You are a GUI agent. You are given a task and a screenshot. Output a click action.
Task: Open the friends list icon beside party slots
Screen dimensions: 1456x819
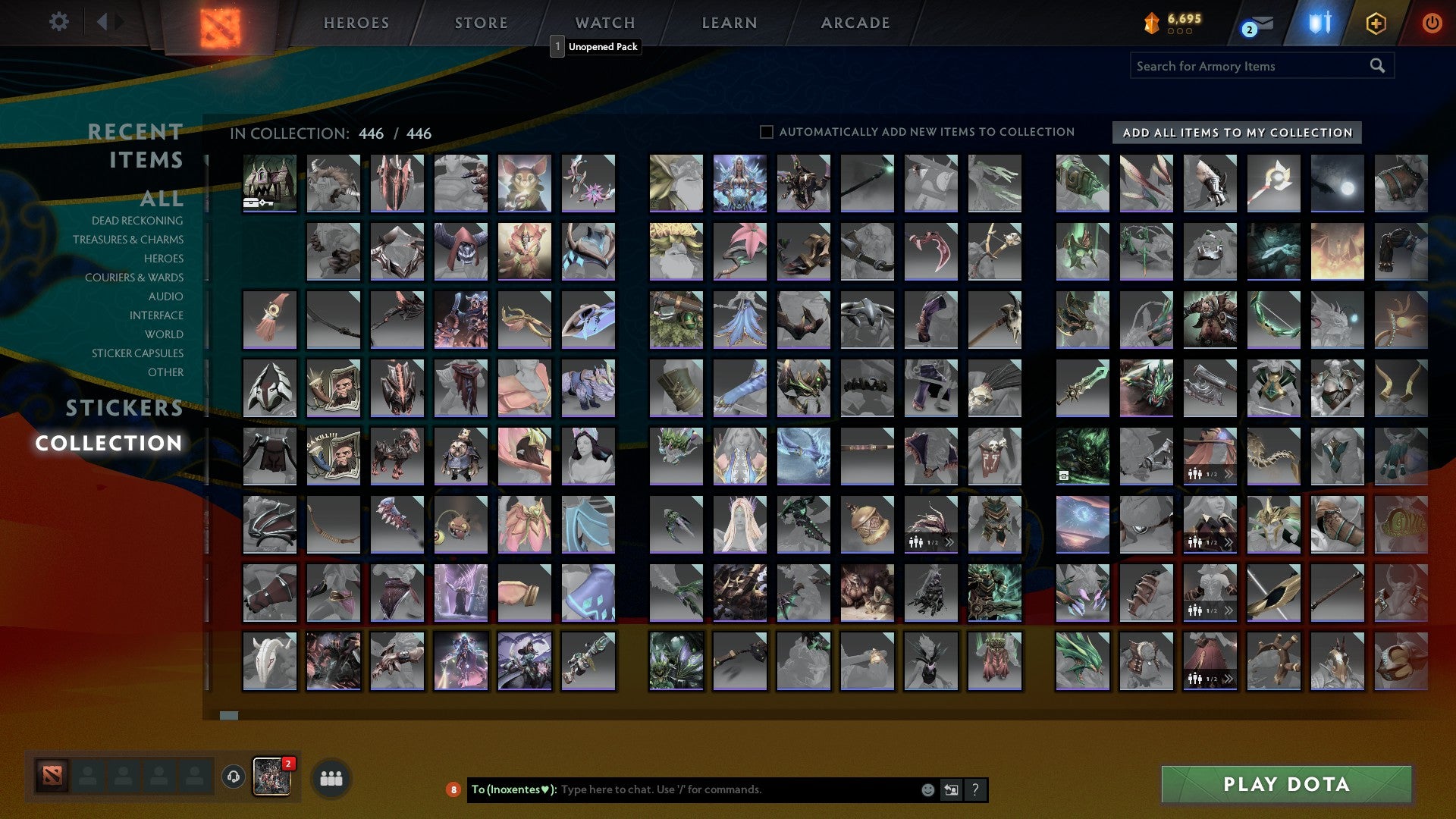329,777
